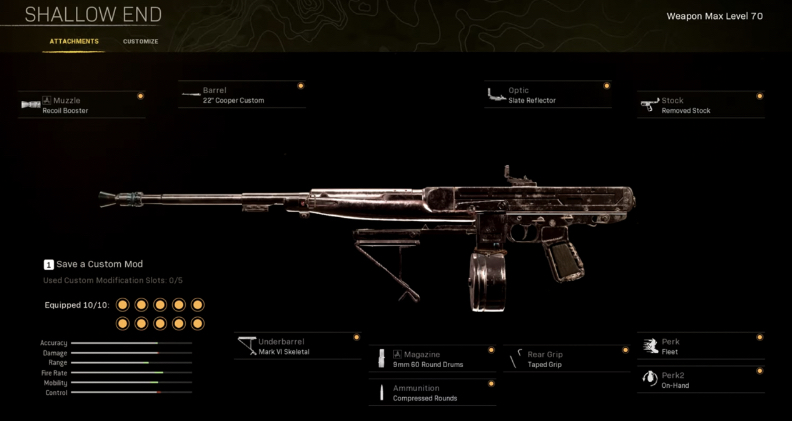Select the Muzzle Recoil Booster slot
This screenshot has width=792, height=421.
tap(81, 105)
